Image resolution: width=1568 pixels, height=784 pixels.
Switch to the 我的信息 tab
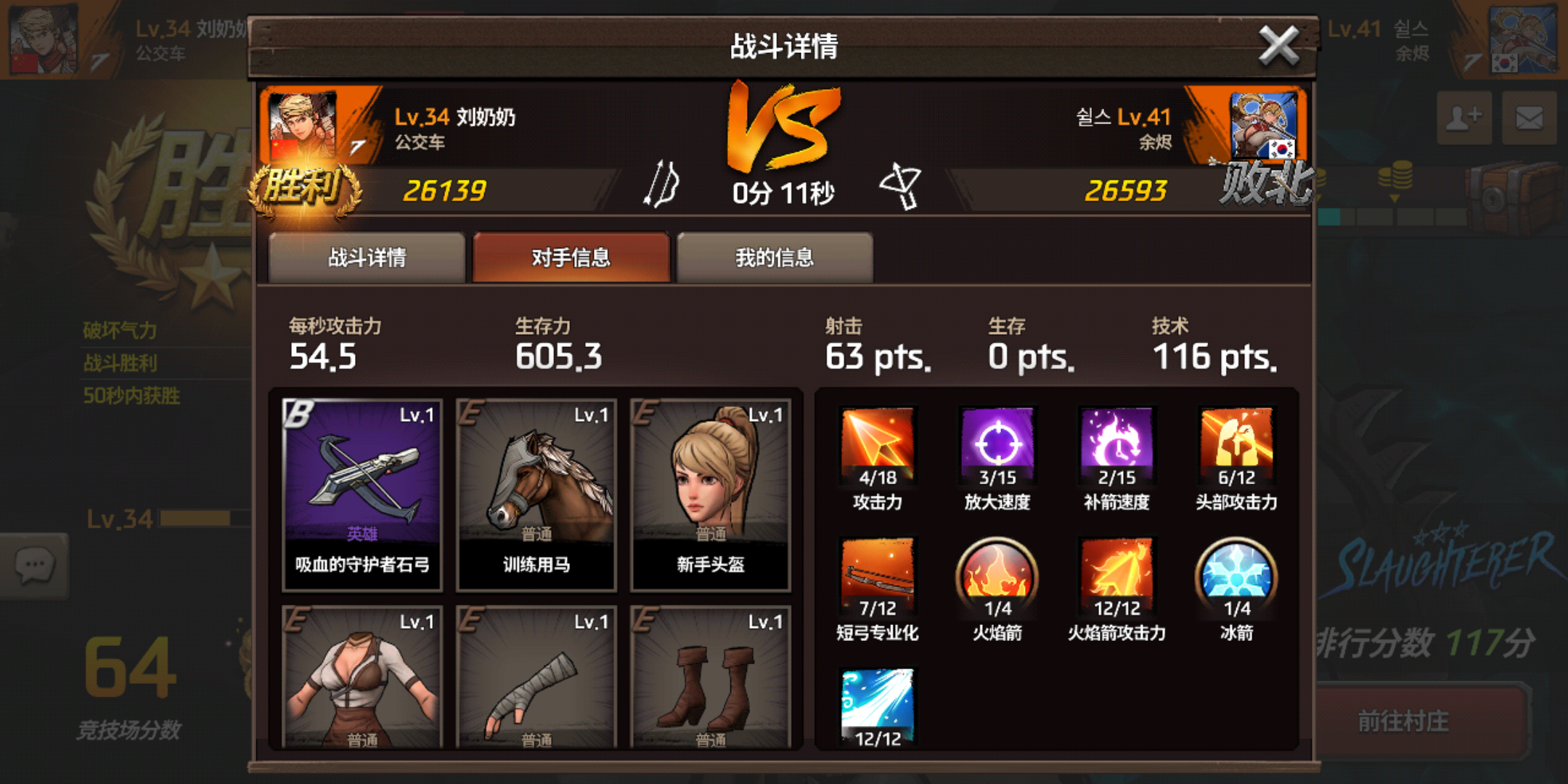pos(774,257)
